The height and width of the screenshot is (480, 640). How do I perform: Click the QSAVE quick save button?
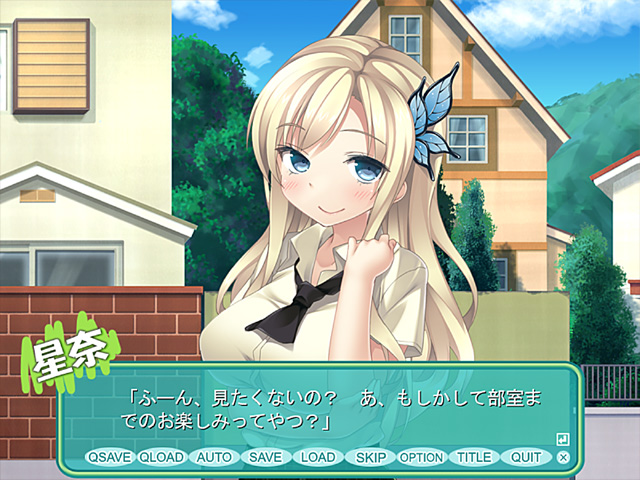[x=109, y=457]
